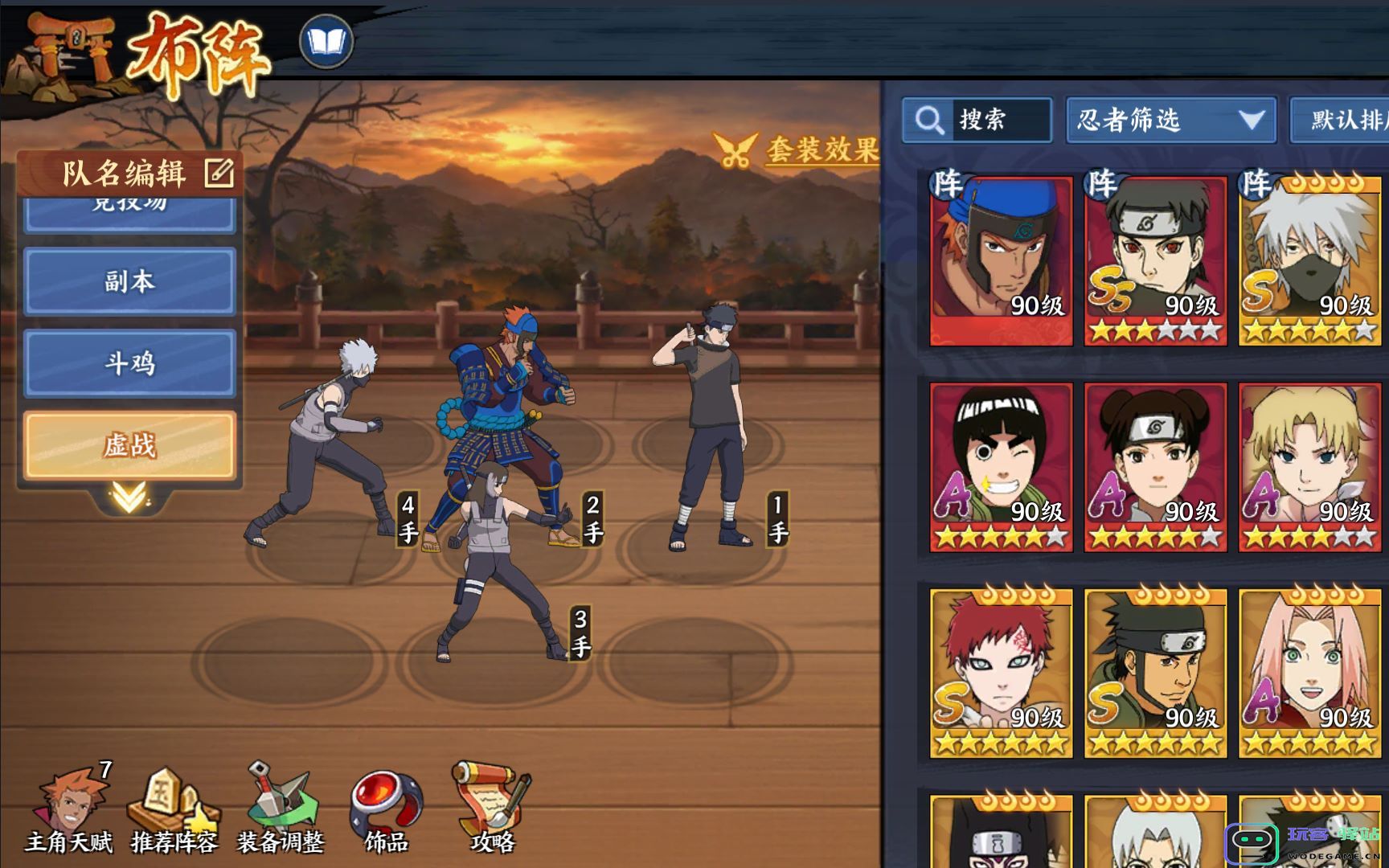Open the blue book guide icon
Screen dimensions: 1389x868
tap(326, 41)
